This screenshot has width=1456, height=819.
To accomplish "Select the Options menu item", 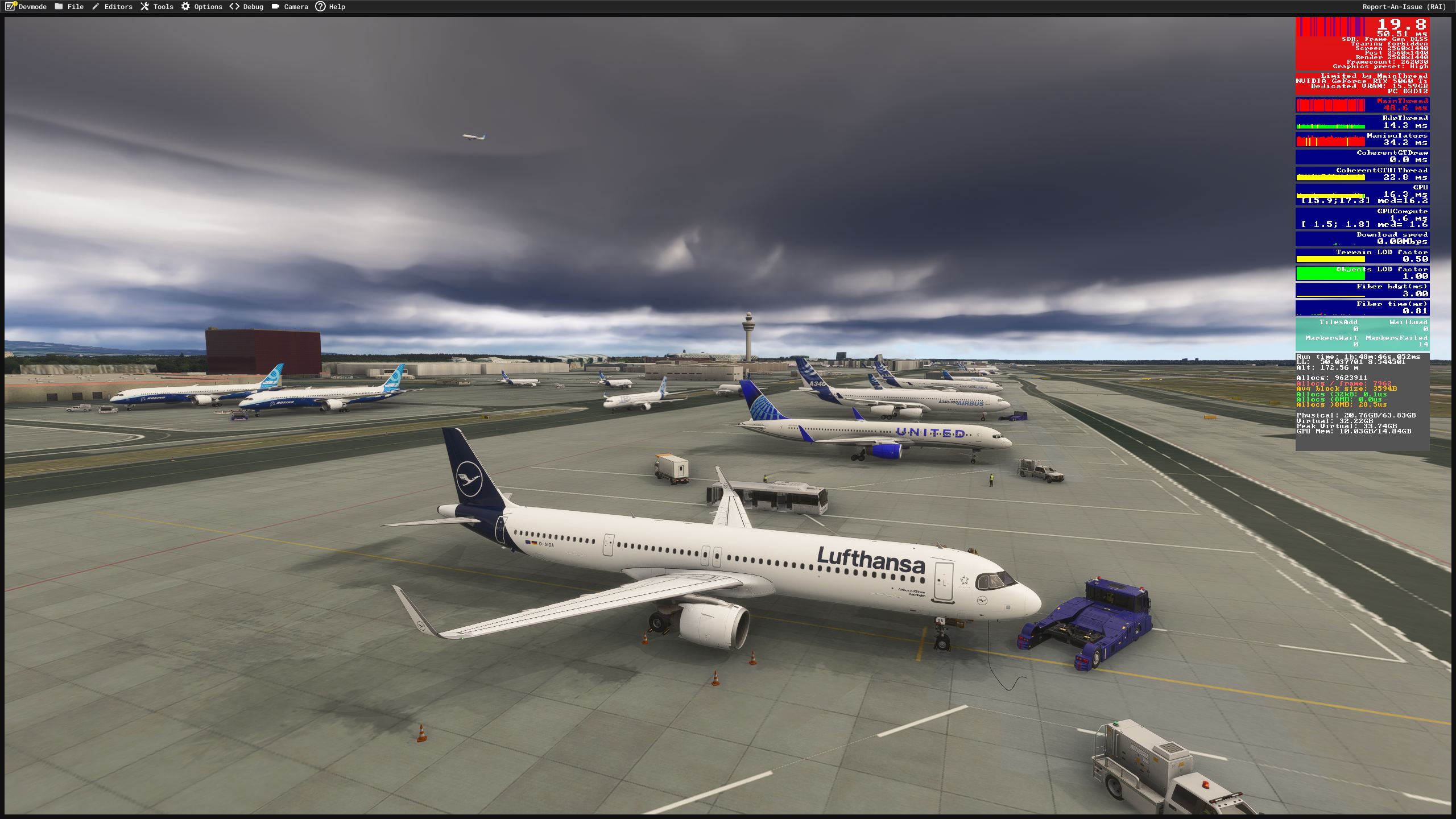I will click(208, 7).
